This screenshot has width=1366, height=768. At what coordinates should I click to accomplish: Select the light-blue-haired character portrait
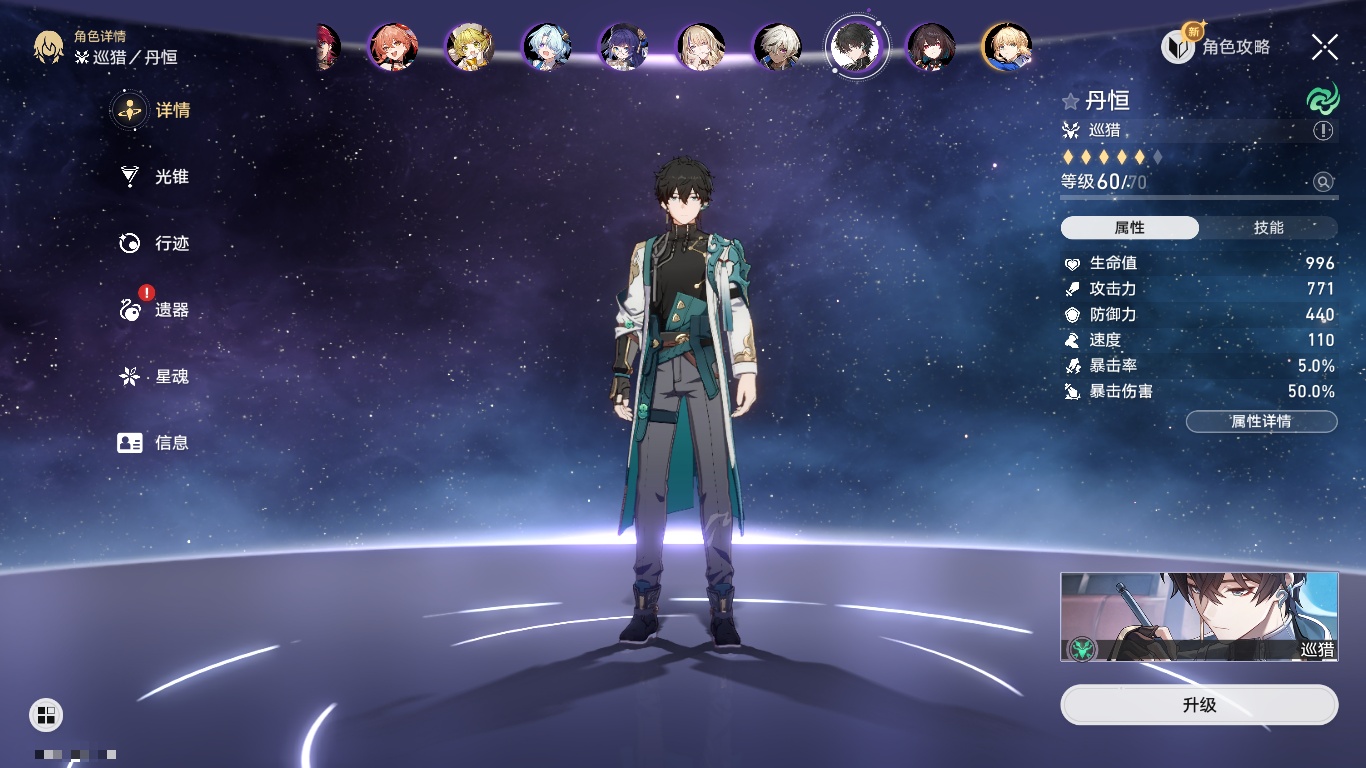tap(547, 47)
